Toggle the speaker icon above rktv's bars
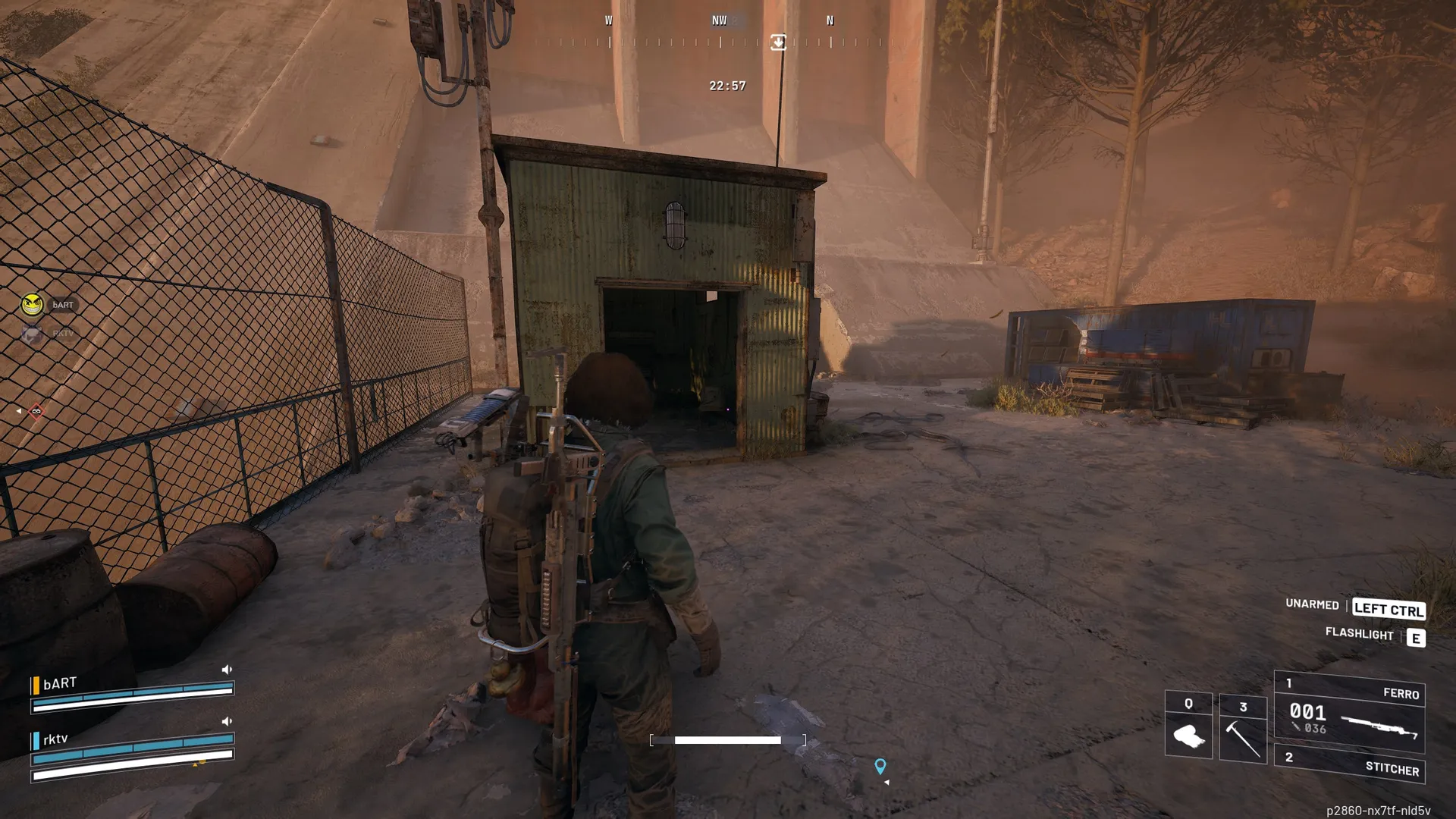The width and height of the screenshot is (1456, 819). [227, 721]
